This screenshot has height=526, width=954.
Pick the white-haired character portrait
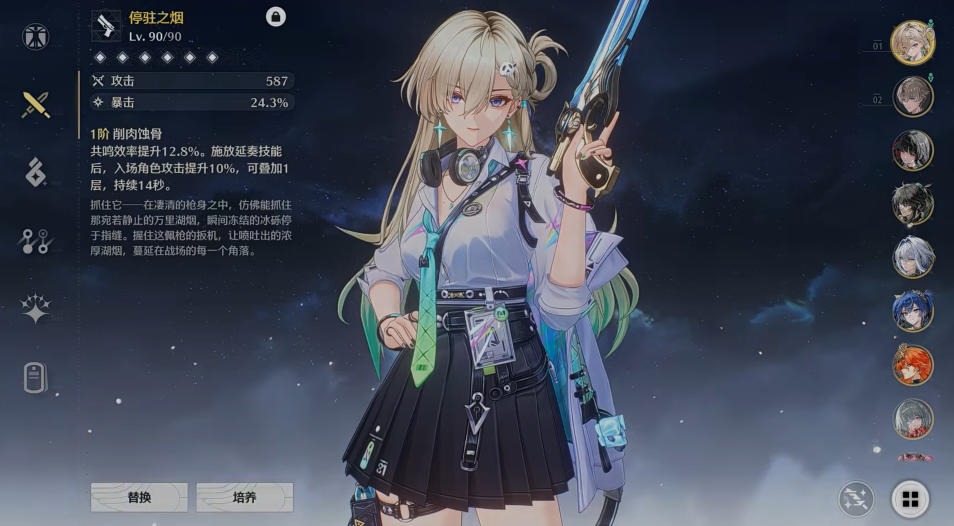coord(912,257)
